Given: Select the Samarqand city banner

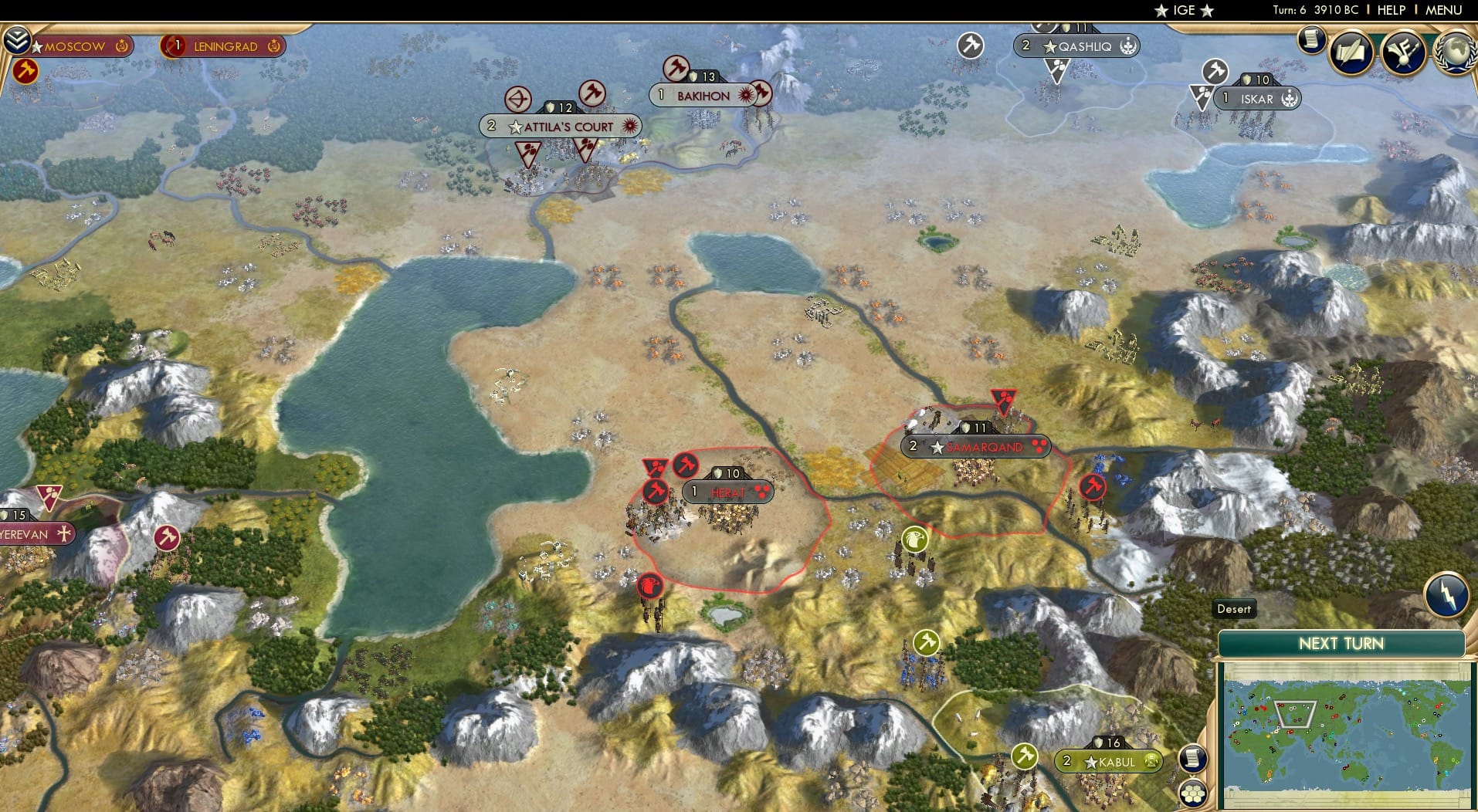Looking at the screenshot, I should [x=975, y=445].
